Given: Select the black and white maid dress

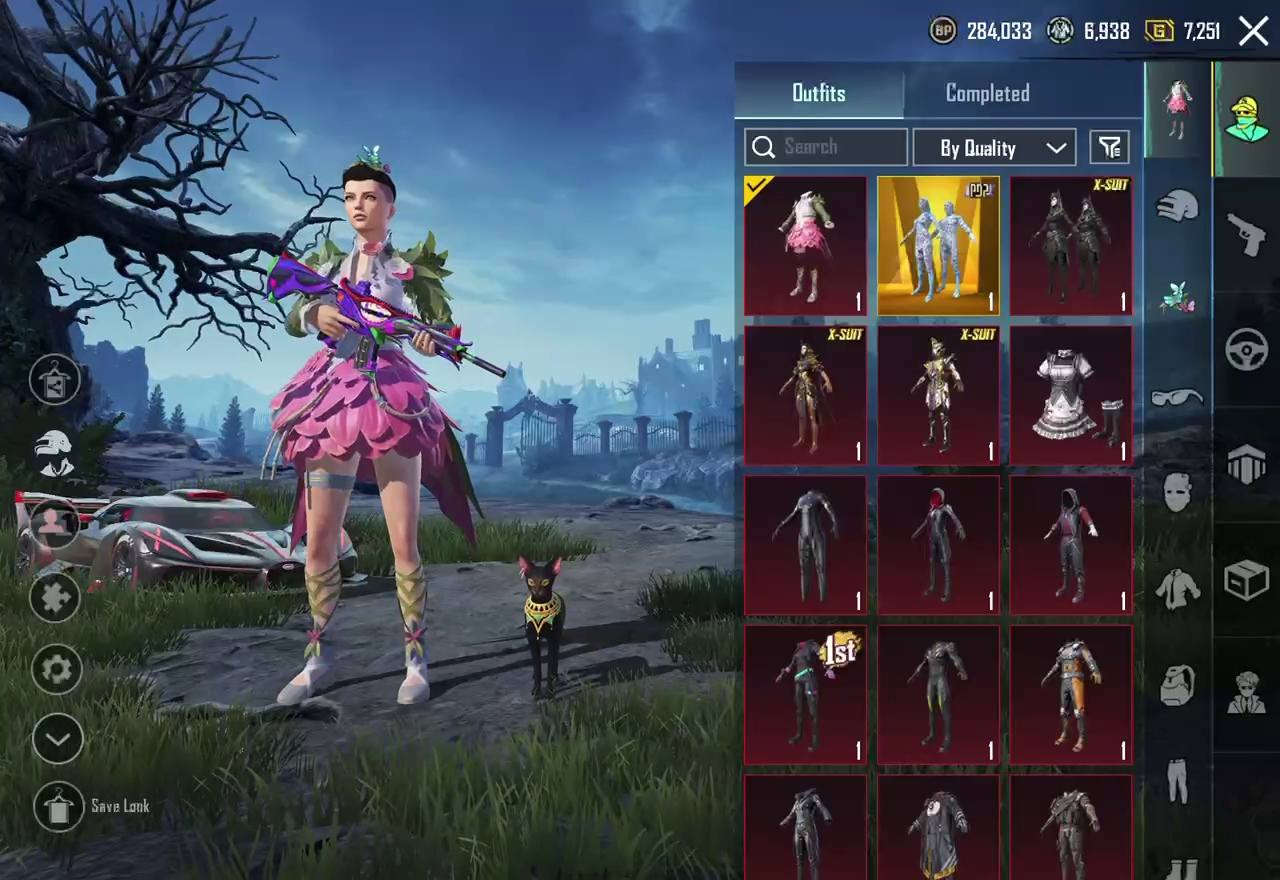Looking at the screenshot, I should click(1071, 396).
